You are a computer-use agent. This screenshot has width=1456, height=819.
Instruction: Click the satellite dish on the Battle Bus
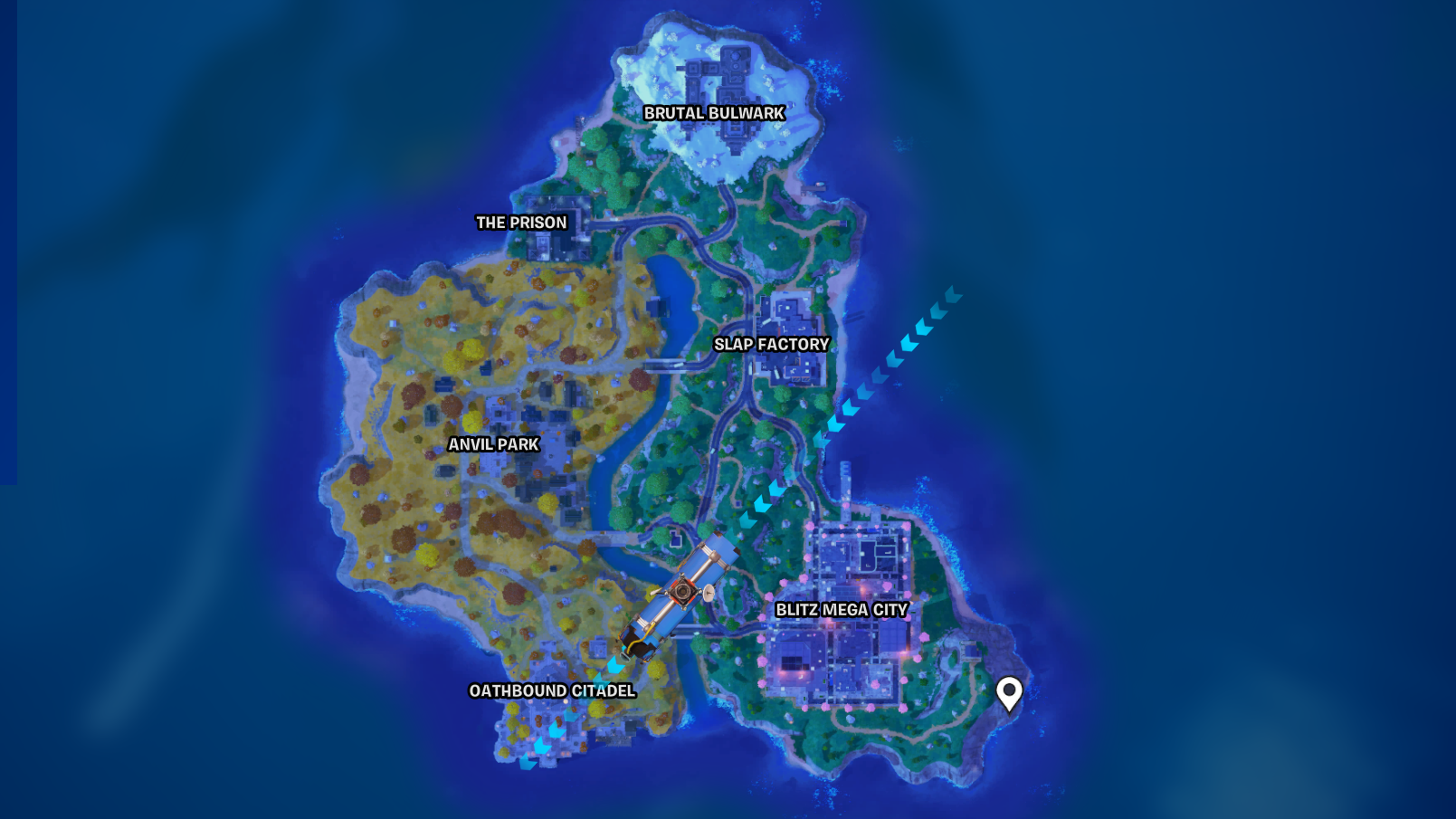(708, 593)
